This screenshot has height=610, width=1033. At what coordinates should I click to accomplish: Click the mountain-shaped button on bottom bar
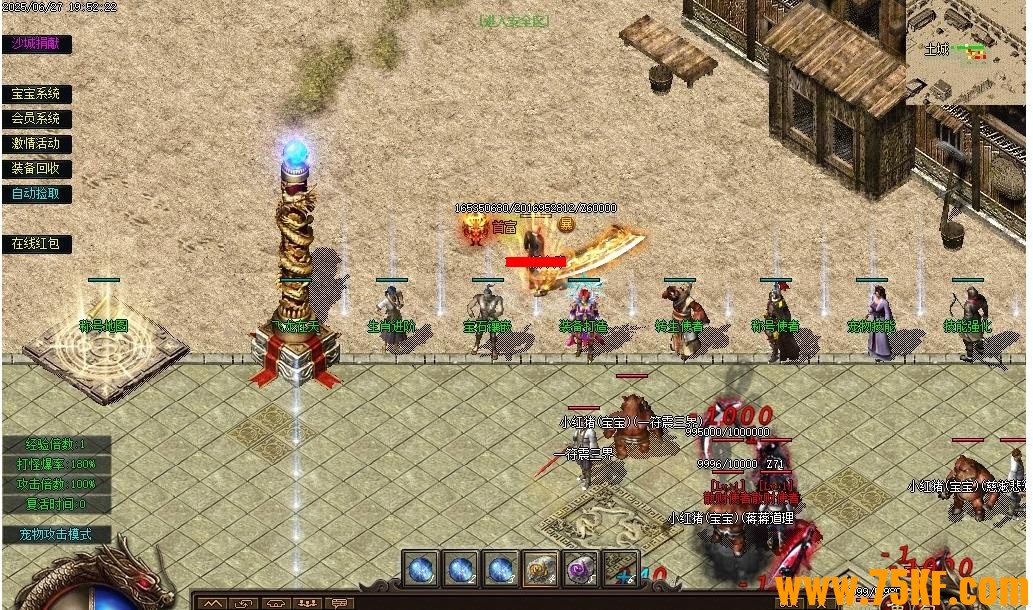(x=211, y=603)
